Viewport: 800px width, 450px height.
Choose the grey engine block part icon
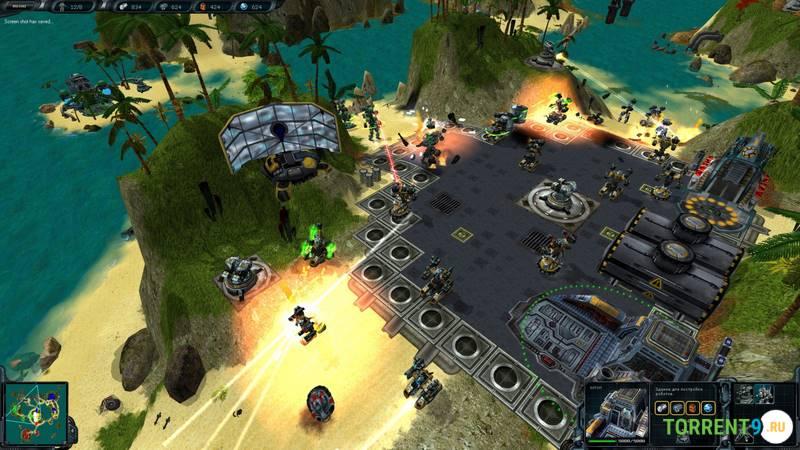point(676,408)
